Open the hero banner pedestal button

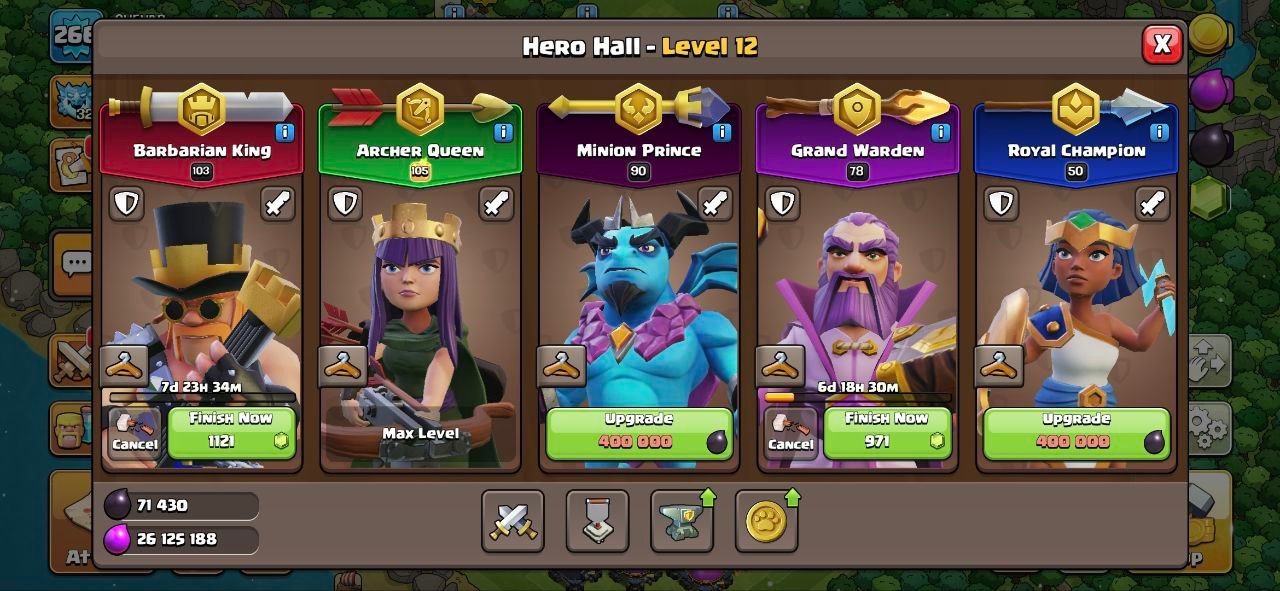point(597,521)
